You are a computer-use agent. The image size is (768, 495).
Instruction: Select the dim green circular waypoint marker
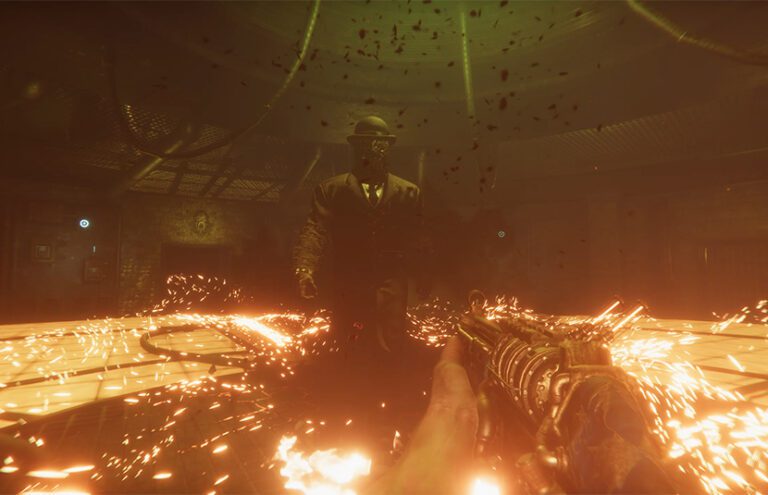pyautogui.click(x=501, y=234)
